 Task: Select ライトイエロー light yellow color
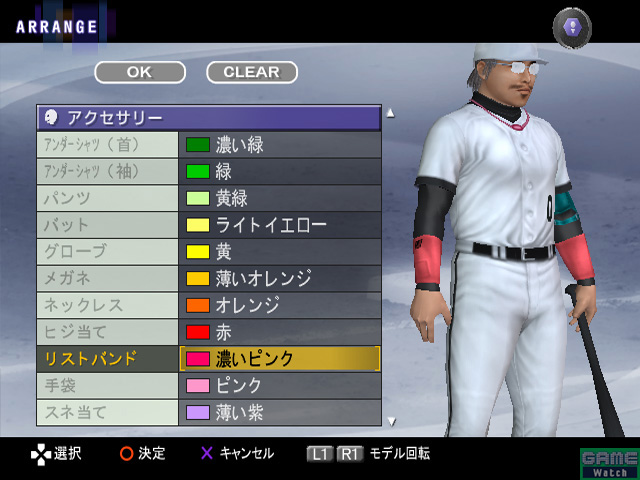279,225
